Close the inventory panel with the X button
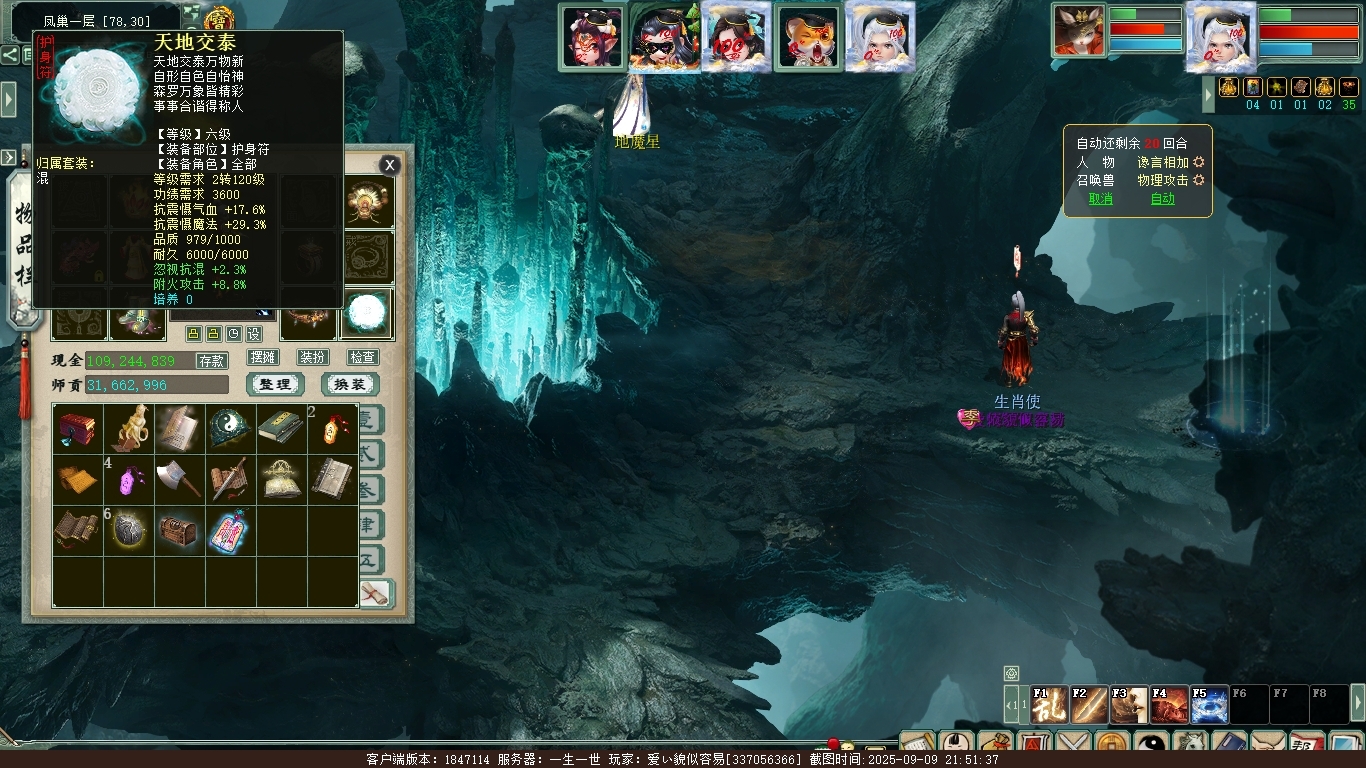1366x768 pixels. tap(390, 165)
